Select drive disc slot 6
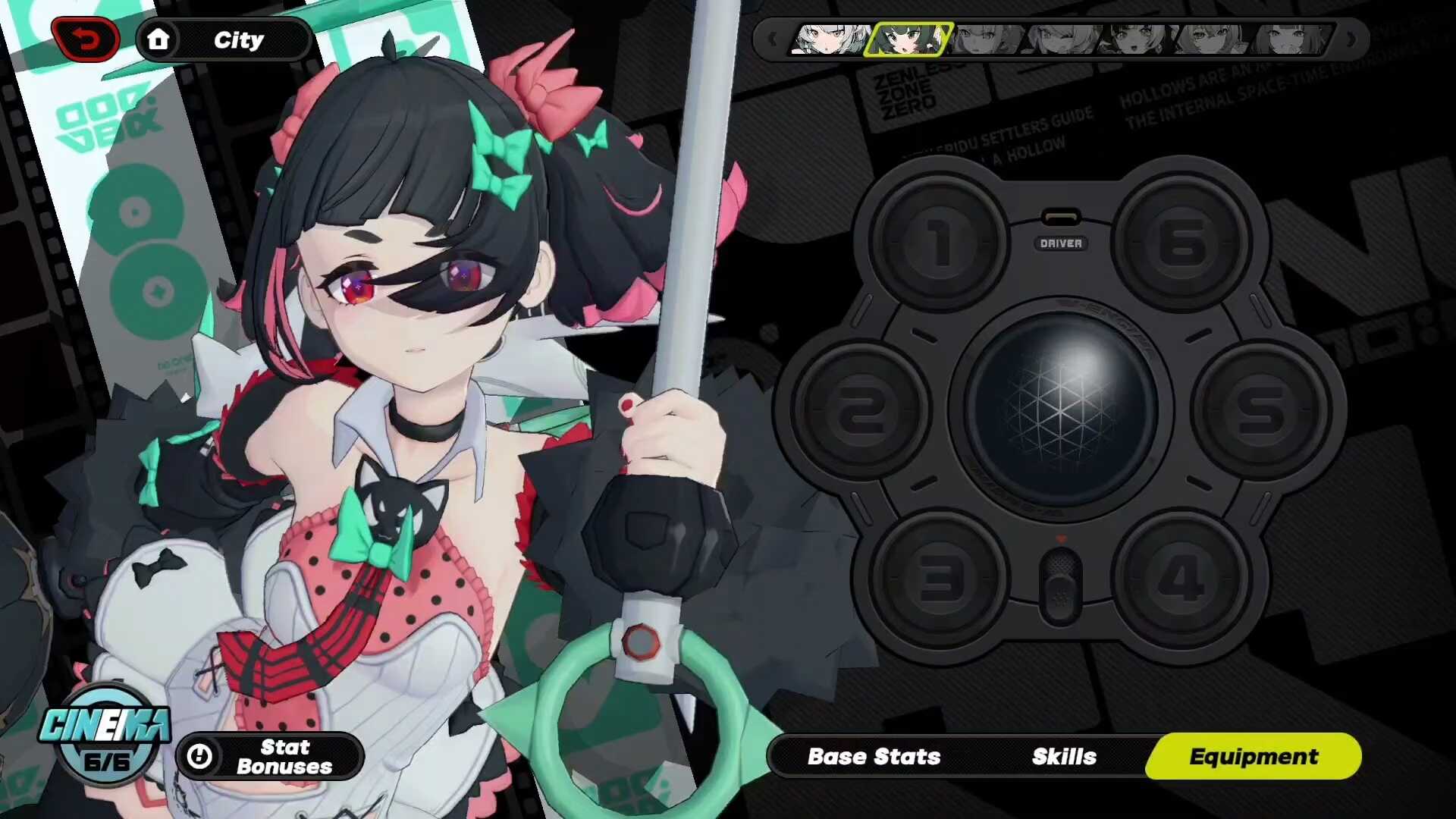This screenshot has width=1456, height=819. (x=1182, y=244)
